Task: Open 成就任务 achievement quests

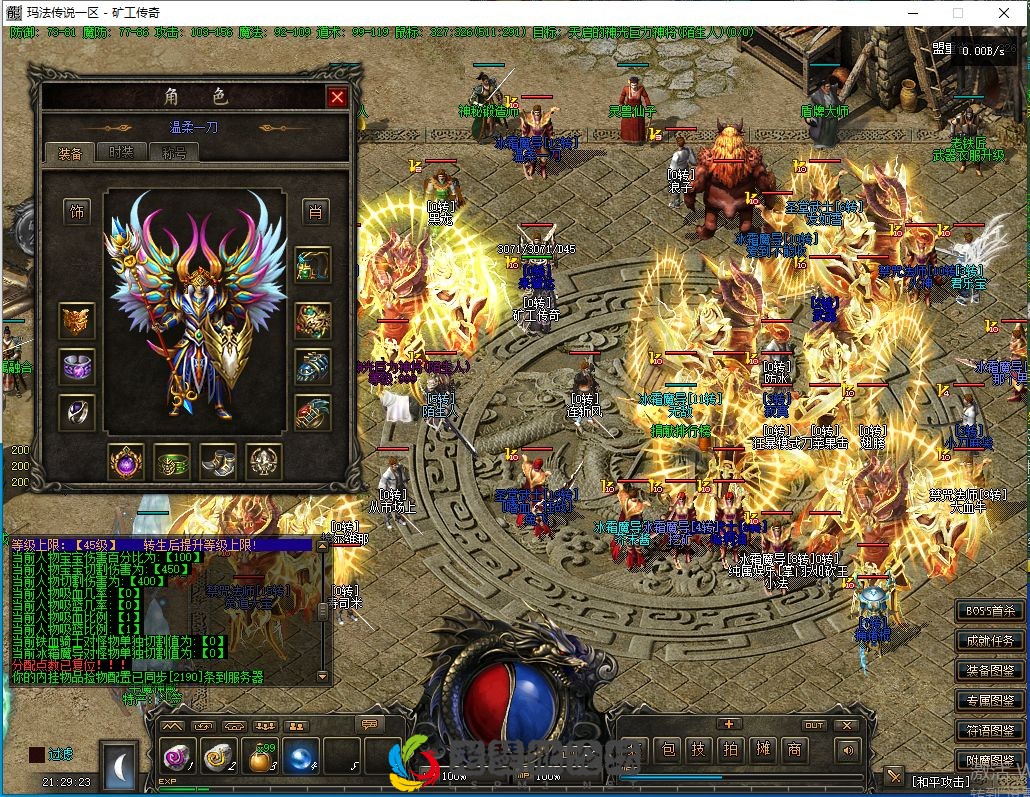Action: point(989,640)
